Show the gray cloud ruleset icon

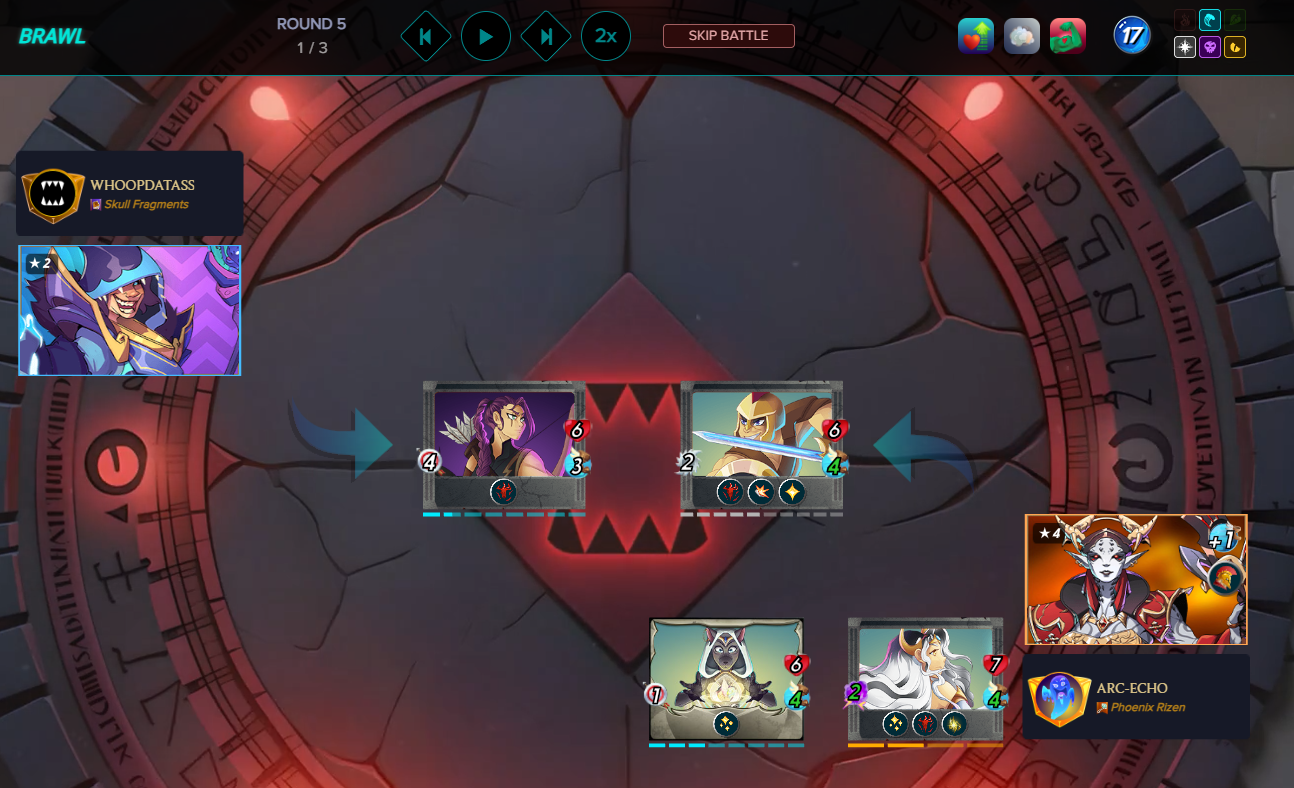[x=1022, y=36]
